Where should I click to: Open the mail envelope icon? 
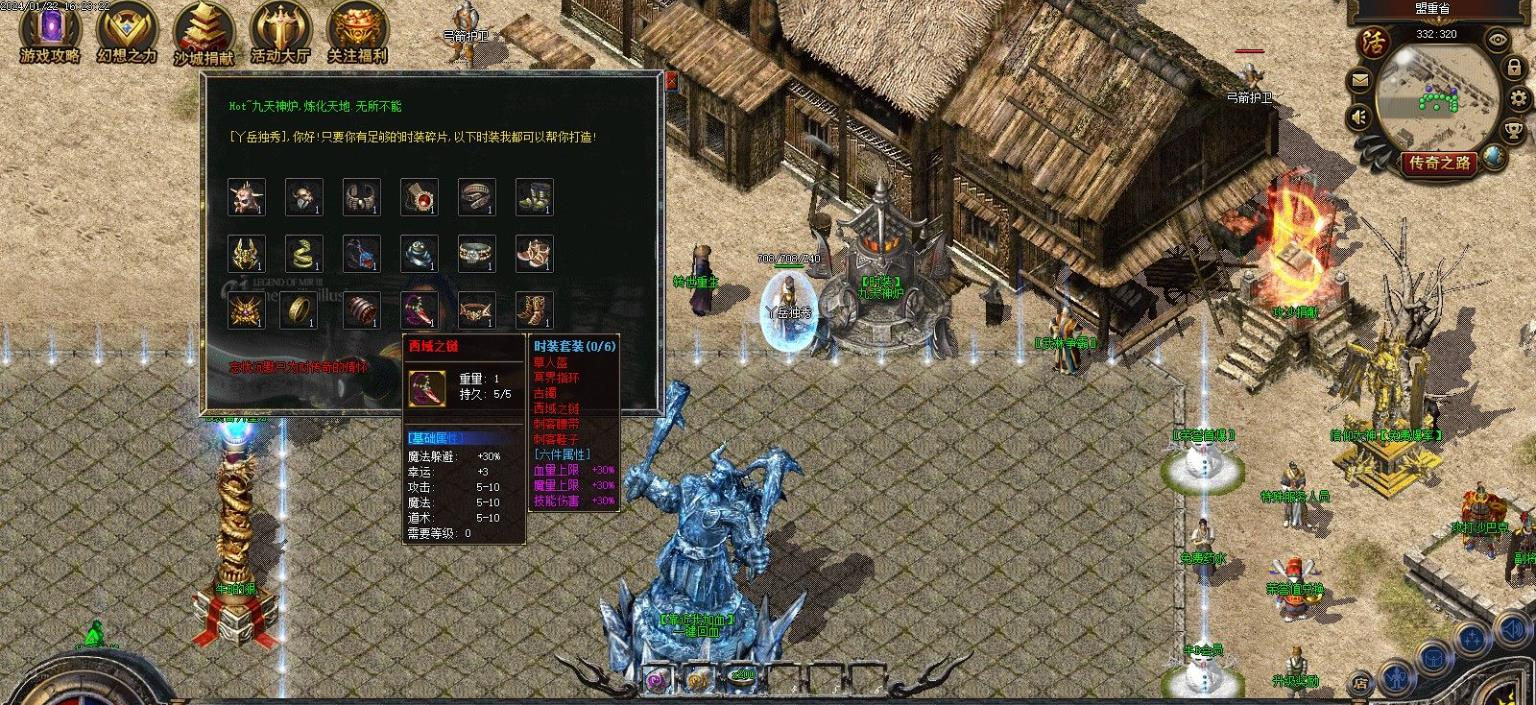point(1360,80)
